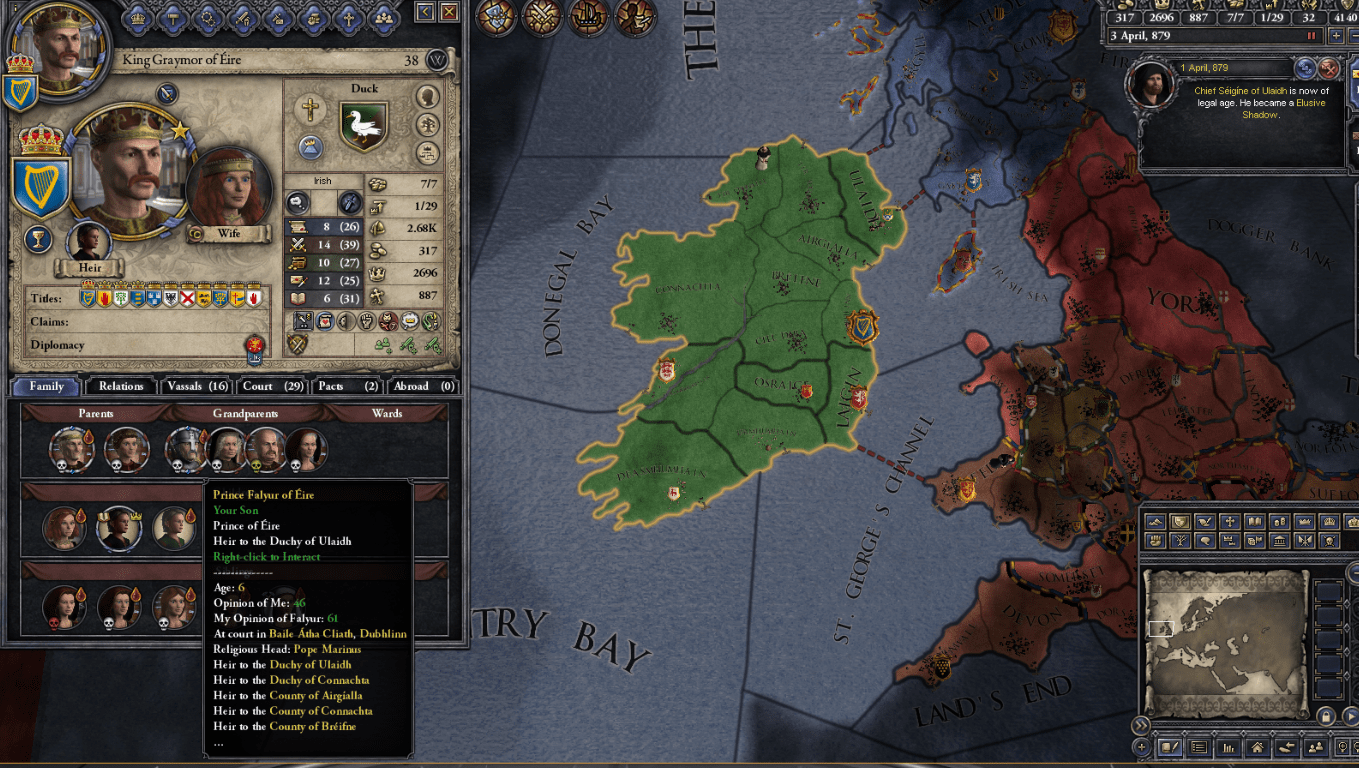This screenshot has width=1359, height=768.
Task: Click the back arrow on the character window
Action: tap(425, 13)
